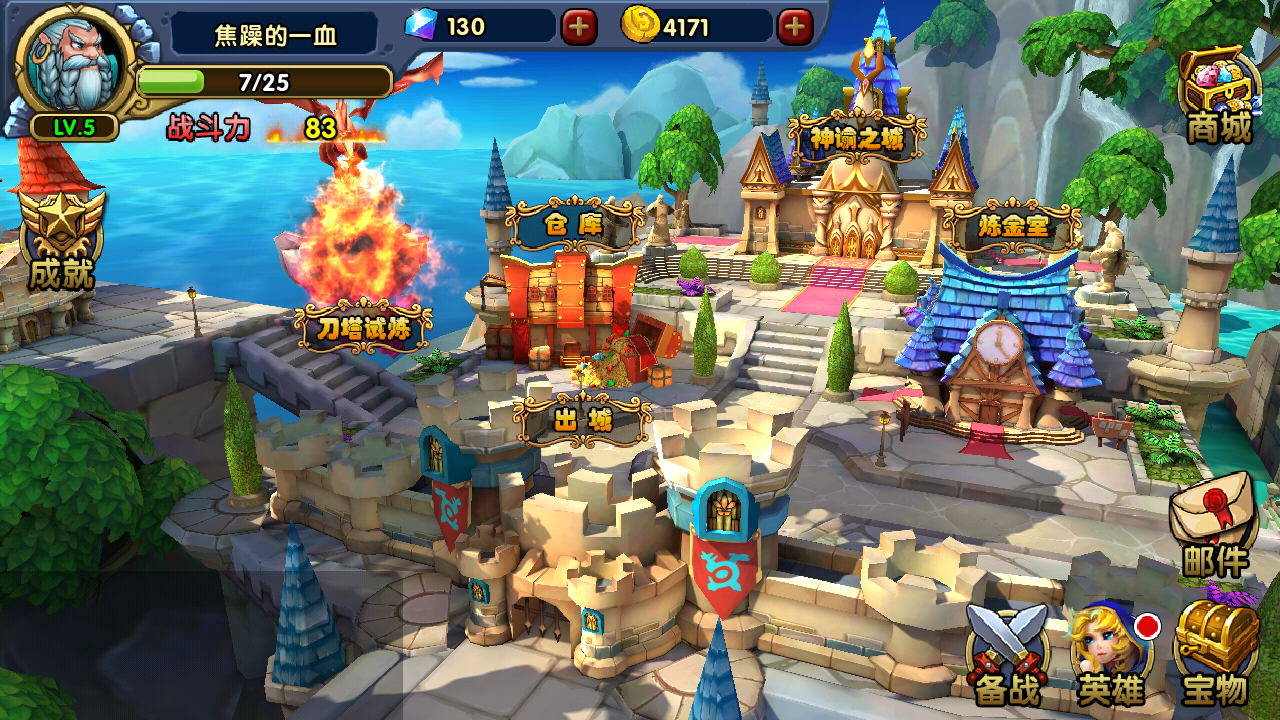Open the 备战 battle preparation menu
Image resolution: width=1280 pixels, height=720 pixels.
click(1007, 654)
